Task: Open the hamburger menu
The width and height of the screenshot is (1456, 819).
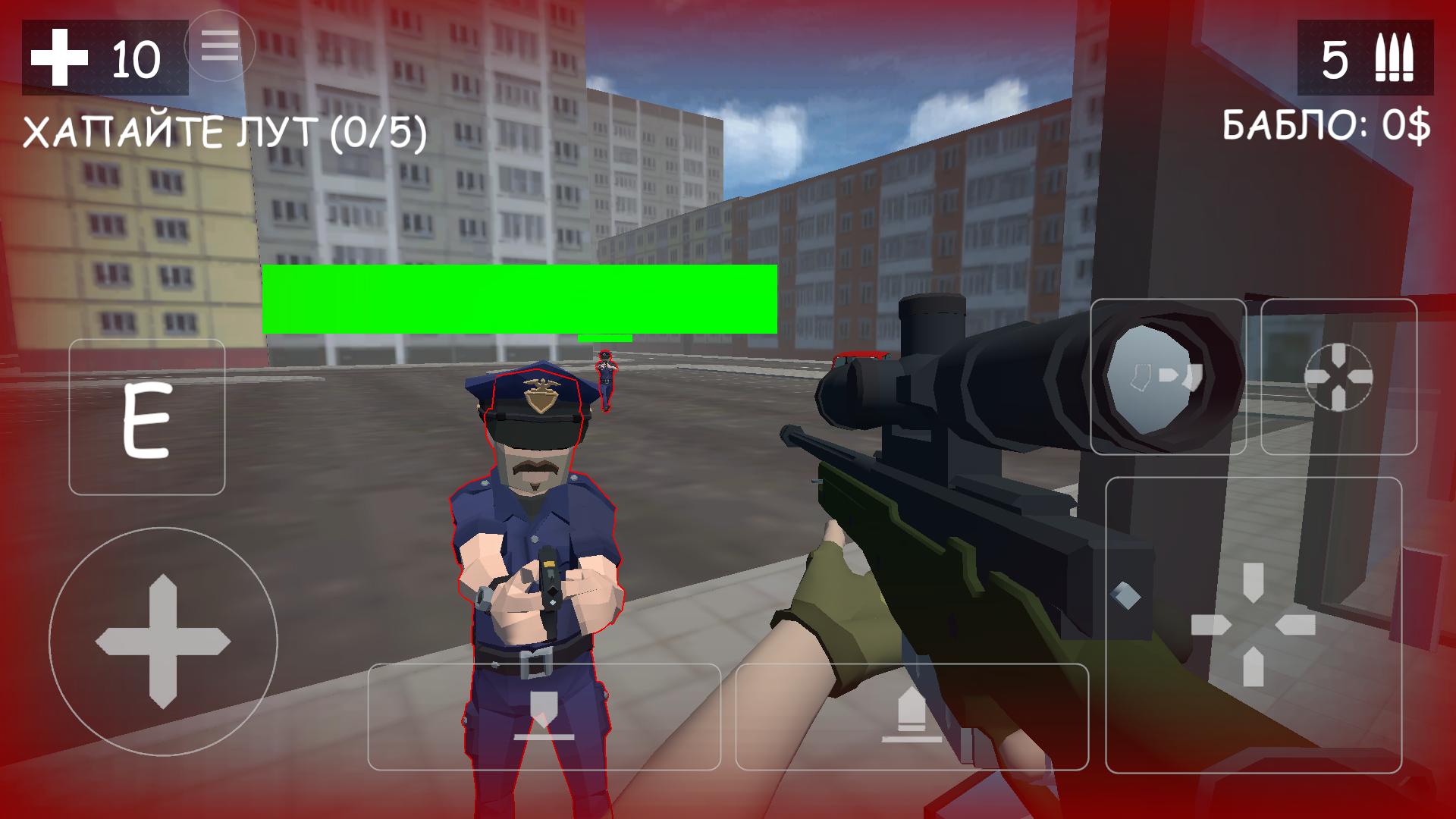Action: 220,47
